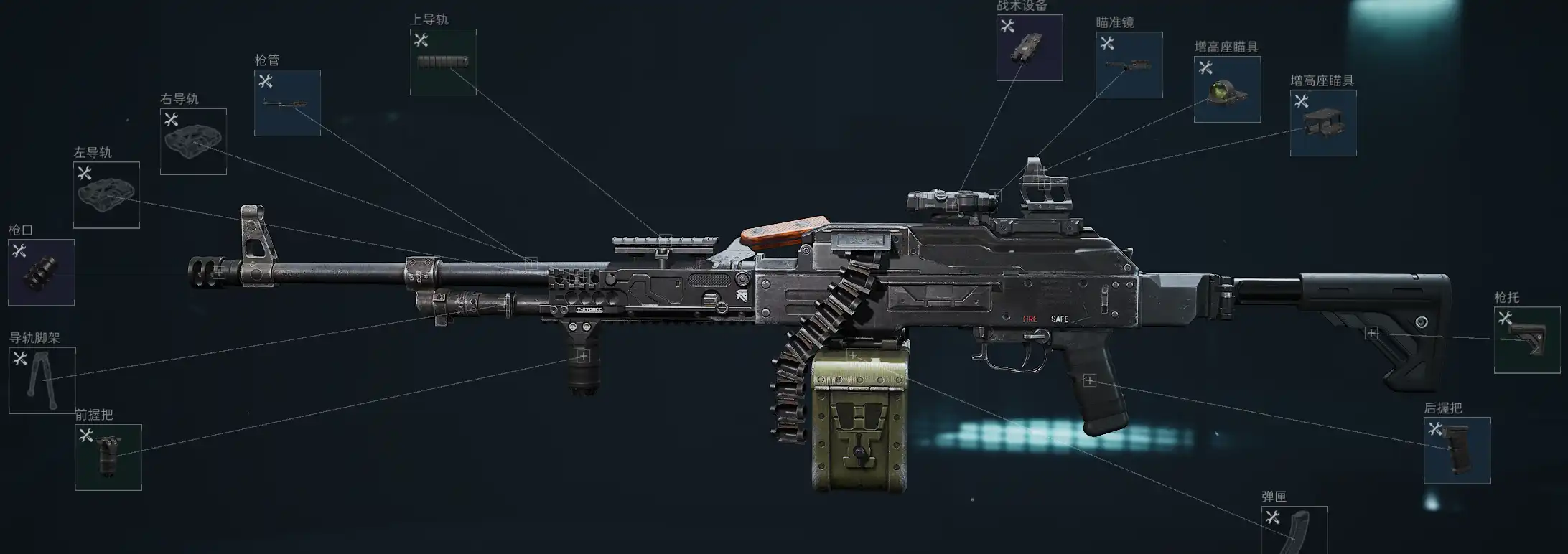Choose the 瞄准镜 scope slot
This screenshot has height=554, width=1568.
click(1129, 65)
